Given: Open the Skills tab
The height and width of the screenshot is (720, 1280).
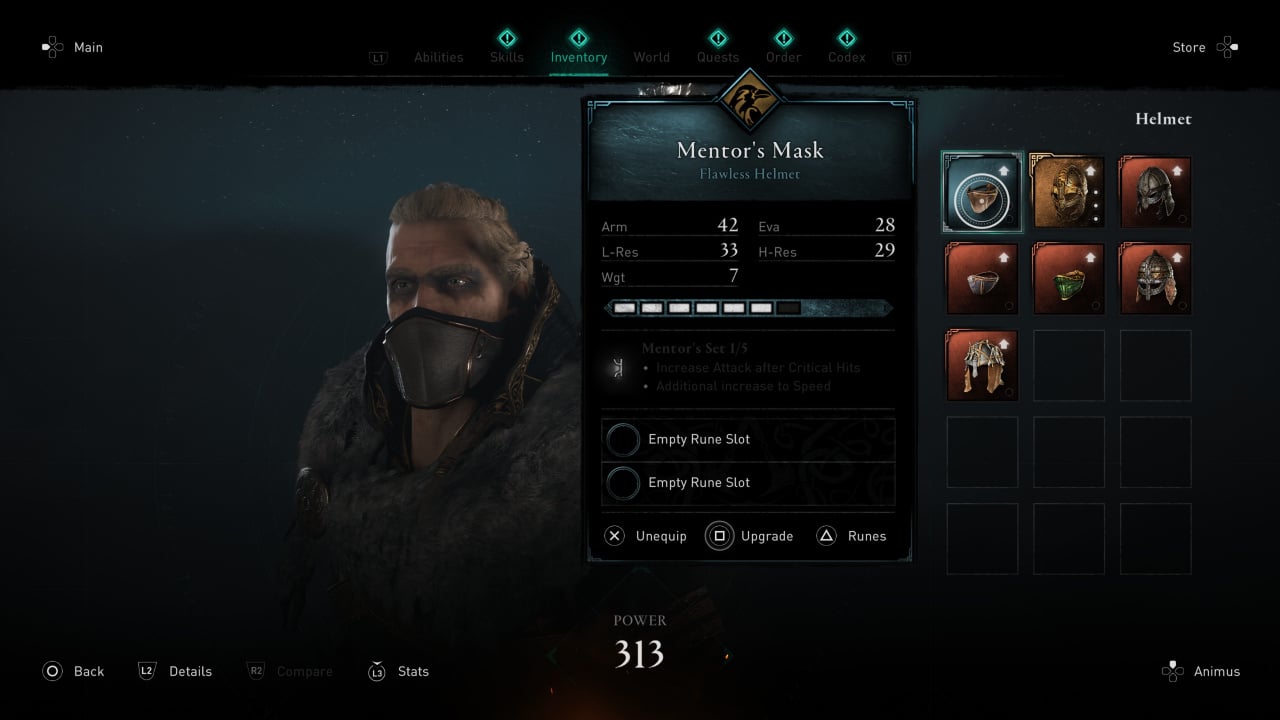Looking at the screenshot, I should tap(507, 57).
